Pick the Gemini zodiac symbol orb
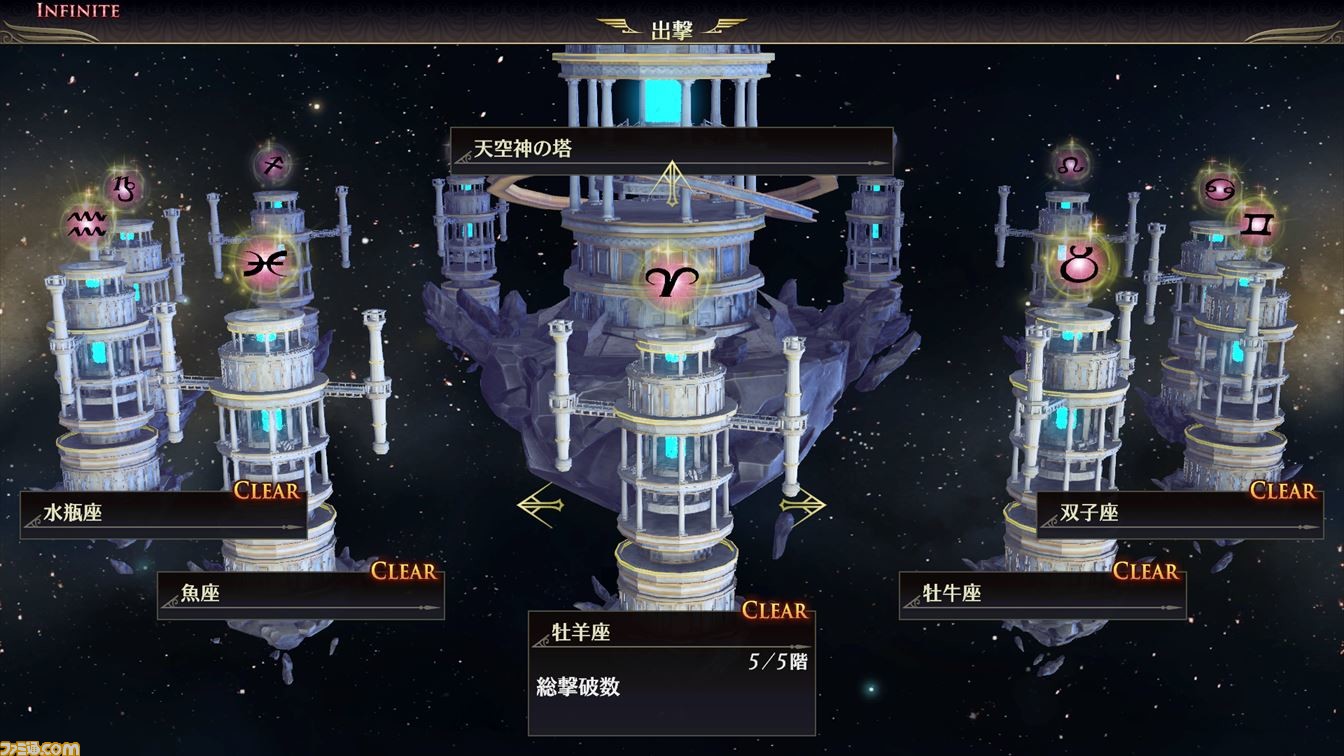1344x756 pixels. [x=1257, y=225]
